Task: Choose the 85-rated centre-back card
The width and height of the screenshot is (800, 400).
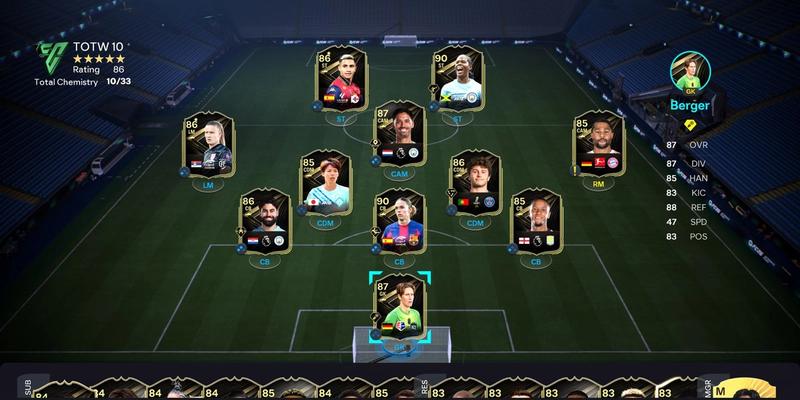Action: click(x=537, y=222)
